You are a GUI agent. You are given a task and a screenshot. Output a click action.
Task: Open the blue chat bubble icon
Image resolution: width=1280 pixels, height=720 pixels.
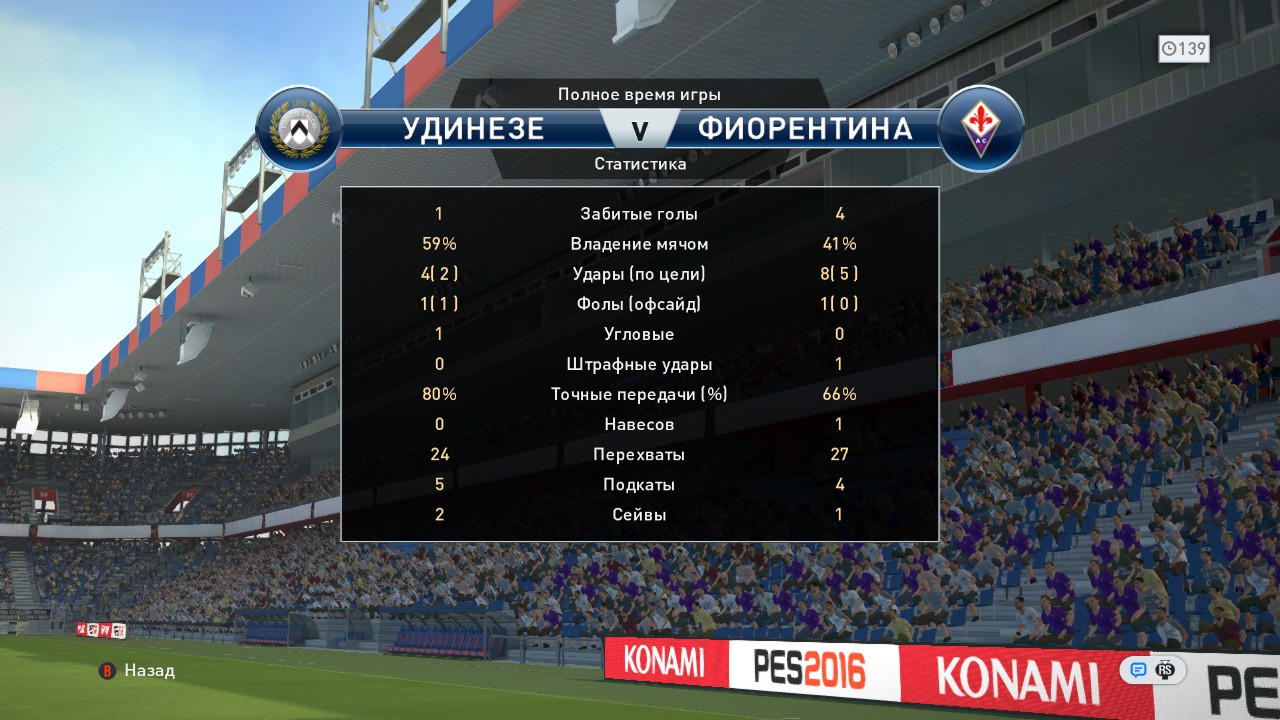point(1138,670)
